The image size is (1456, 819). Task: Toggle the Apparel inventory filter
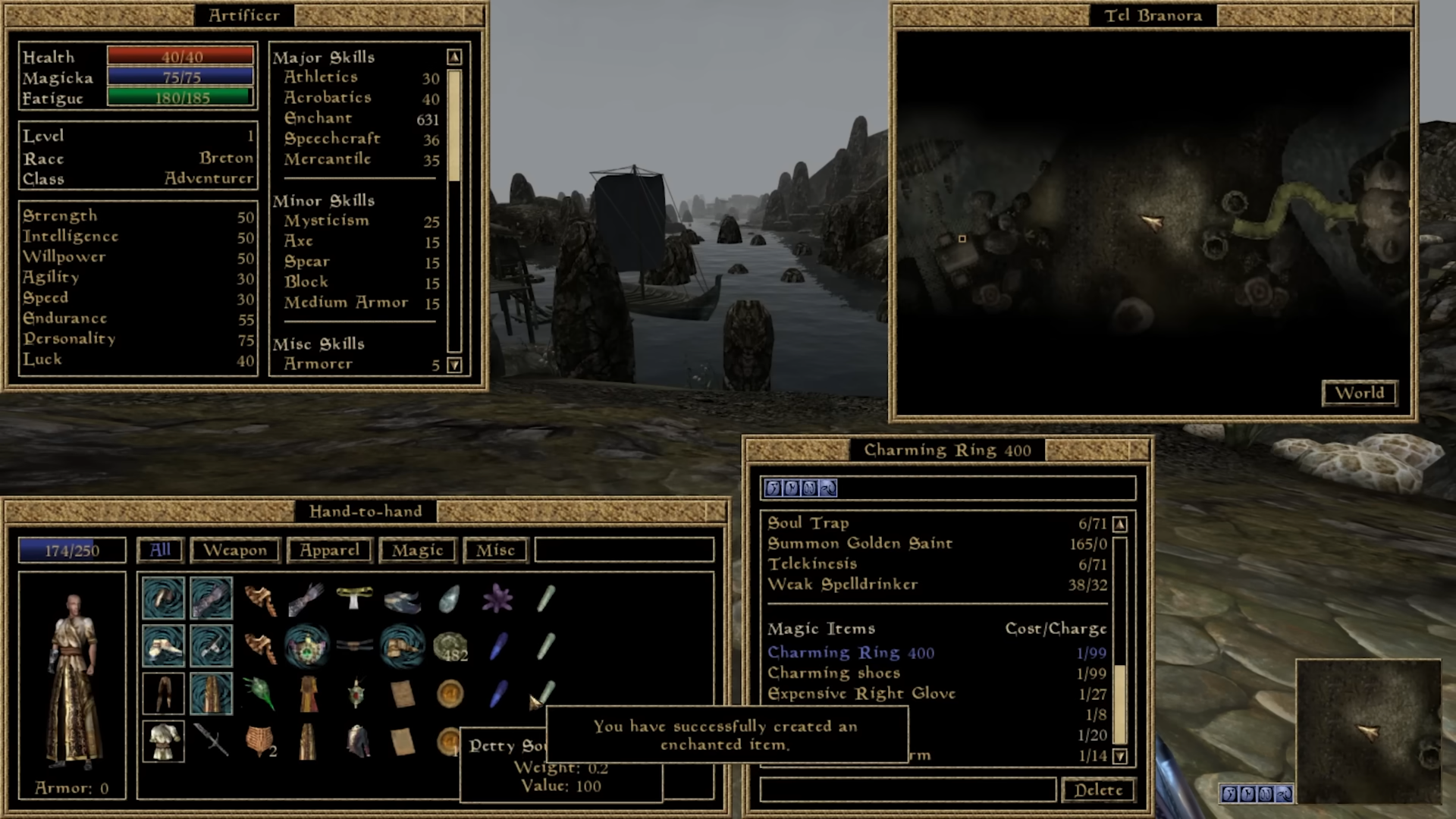pos(329,550)
